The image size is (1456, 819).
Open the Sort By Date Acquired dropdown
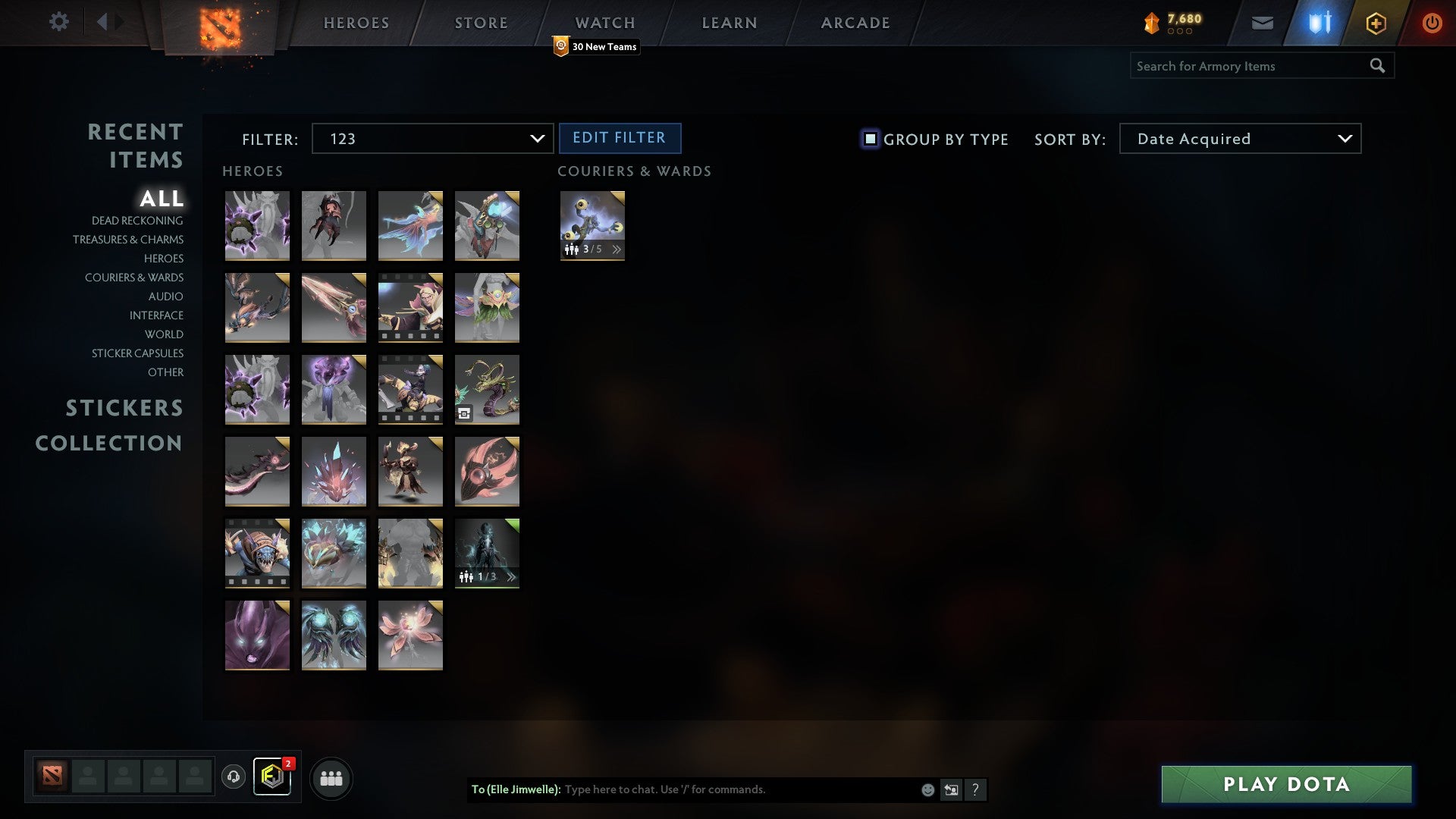(1239, 139)
